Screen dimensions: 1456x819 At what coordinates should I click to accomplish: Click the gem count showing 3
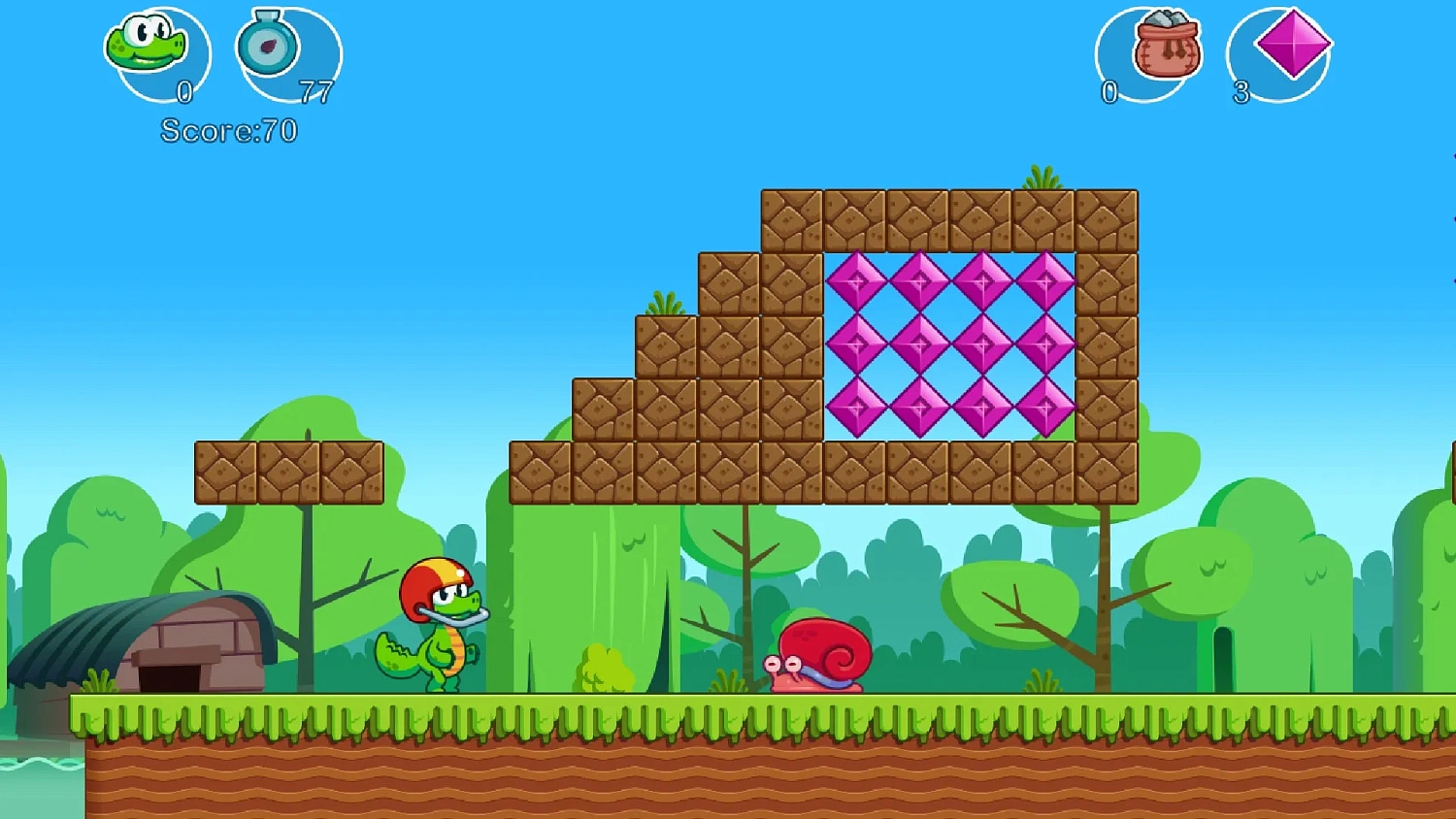coord(1241,92)
